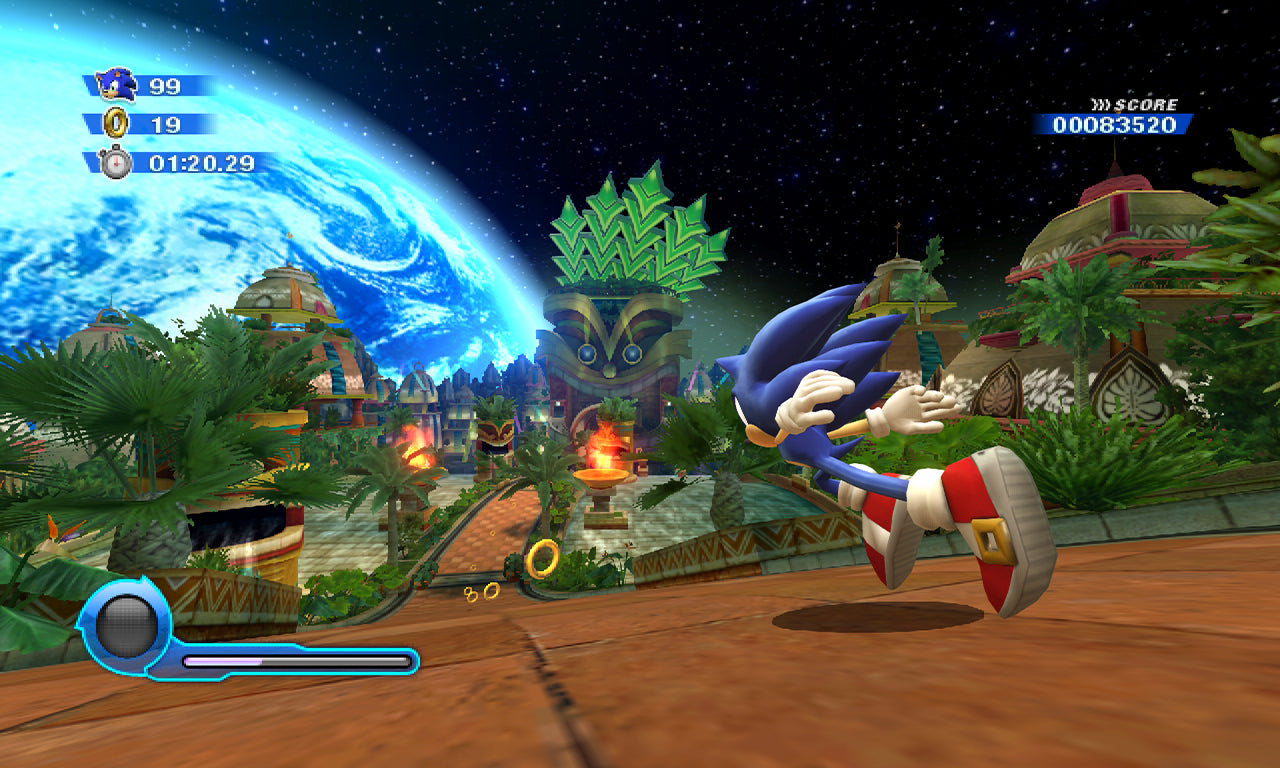The height and width of the screenshot is (768, 1280).
Task: Select the SCORE arrows icon
Action: pyautogui.click(x=1097, y=103)
